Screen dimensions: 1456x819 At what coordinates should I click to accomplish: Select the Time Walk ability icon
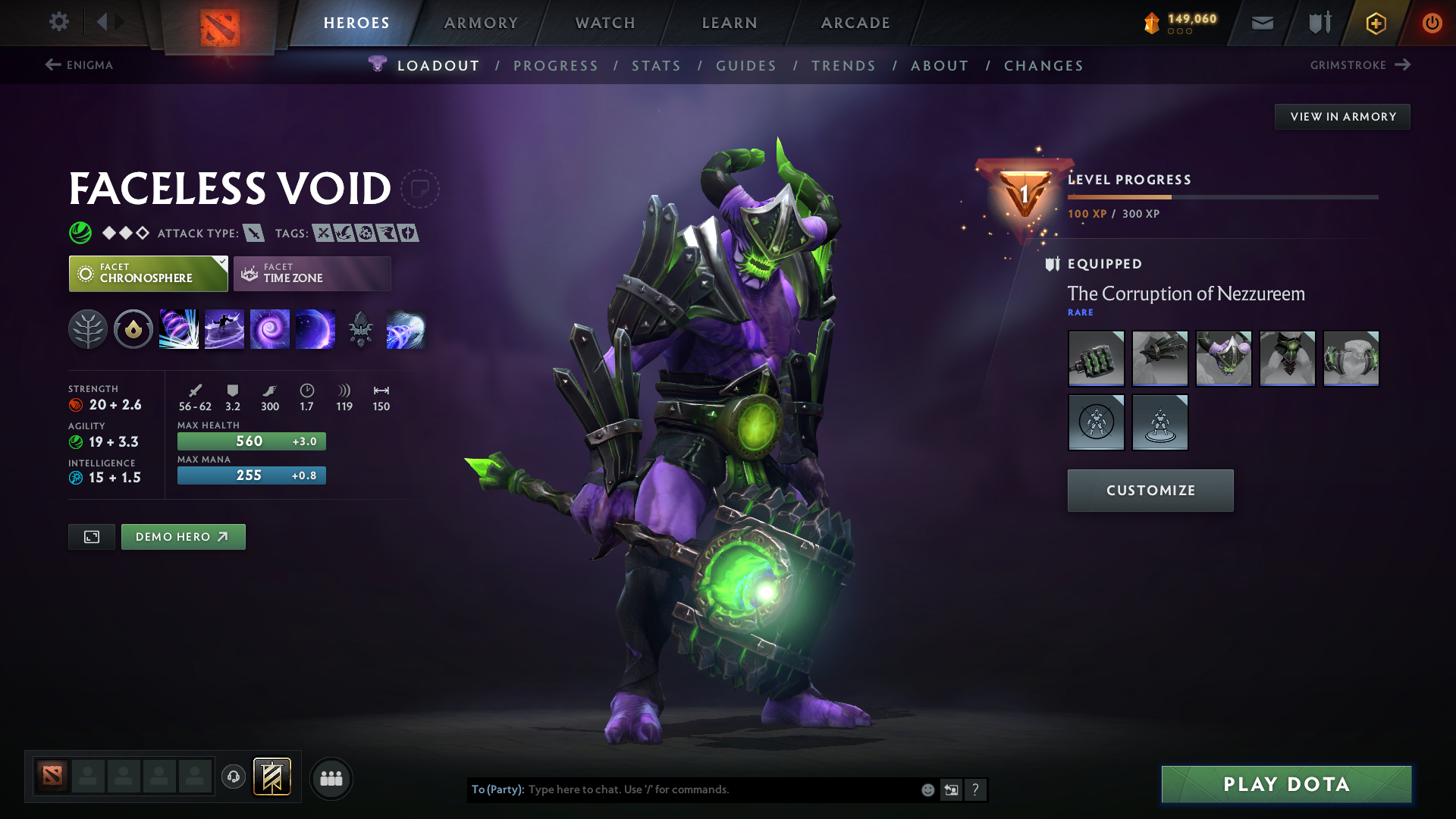pyautogui.click(x=179, y=328)
